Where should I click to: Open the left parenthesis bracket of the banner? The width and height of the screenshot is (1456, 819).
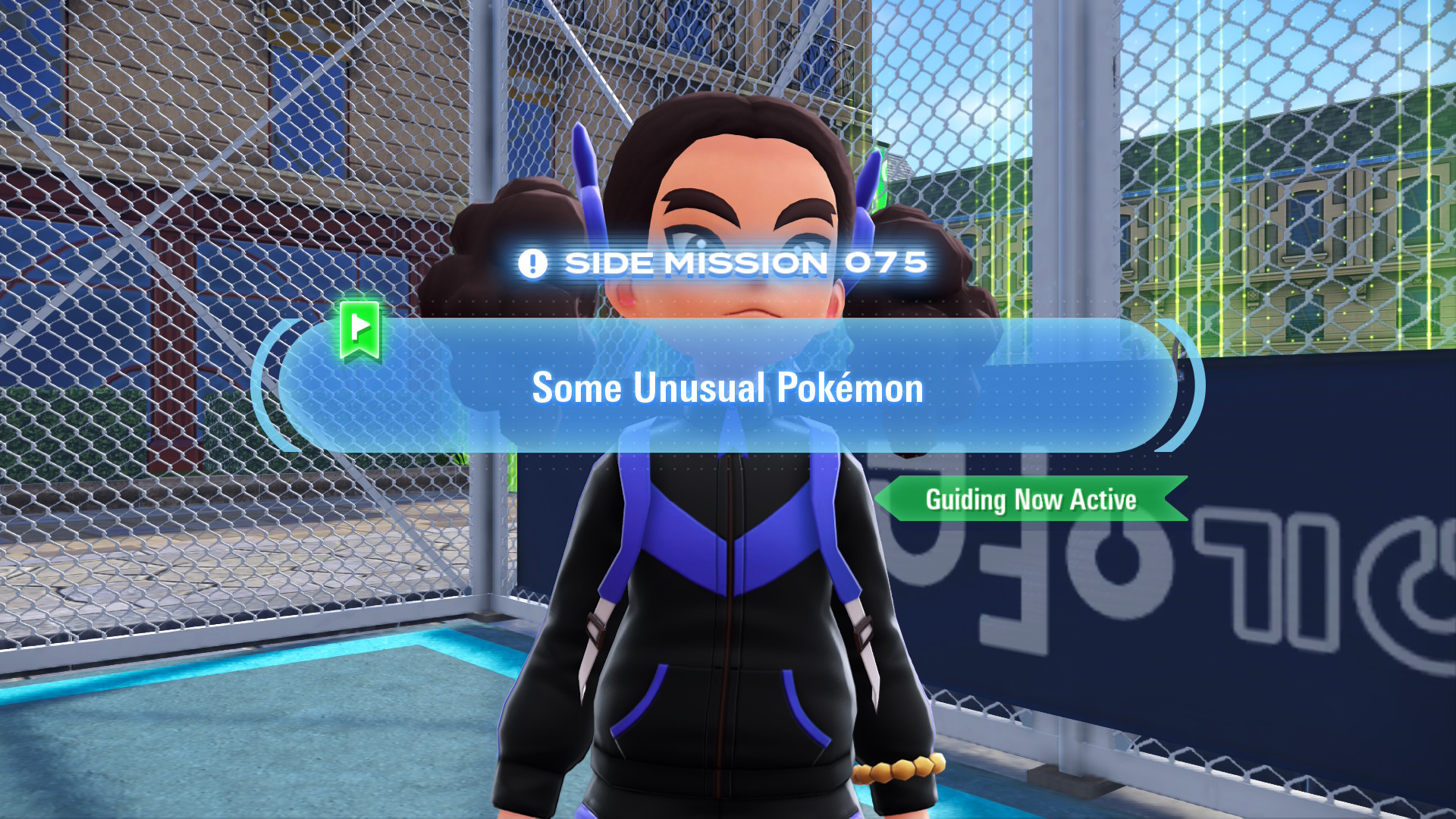pyautogui.click(x=262, y=388)
